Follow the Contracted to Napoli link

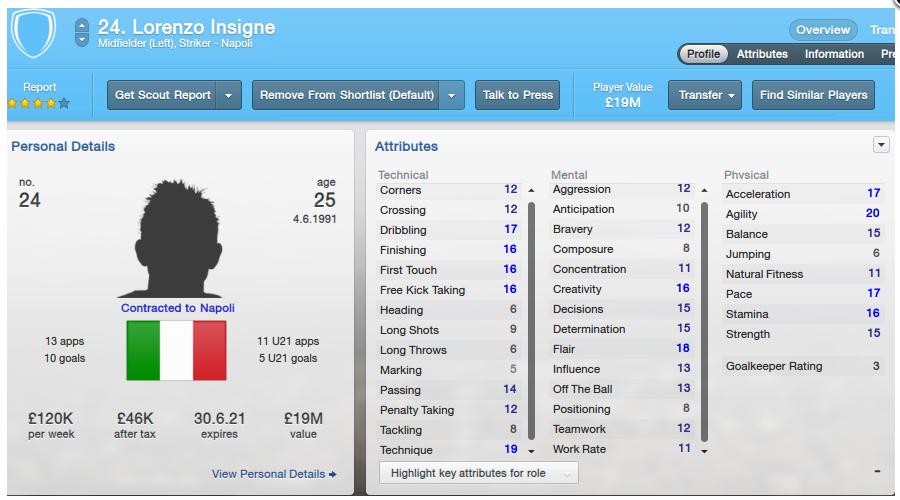click(x=177, y=308)
